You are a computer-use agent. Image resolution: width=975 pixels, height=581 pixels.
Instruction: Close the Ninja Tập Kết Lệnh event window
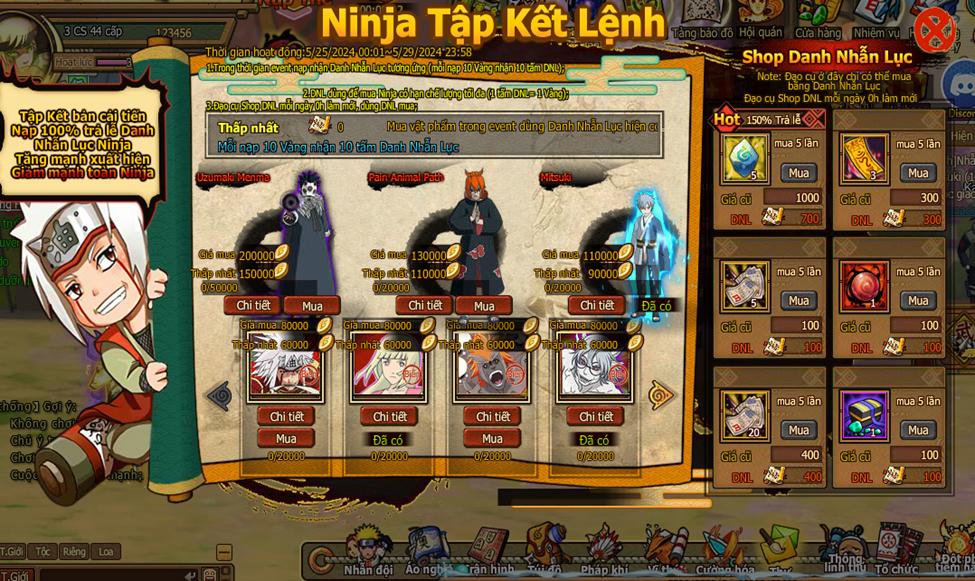click(x=934, y=29)
